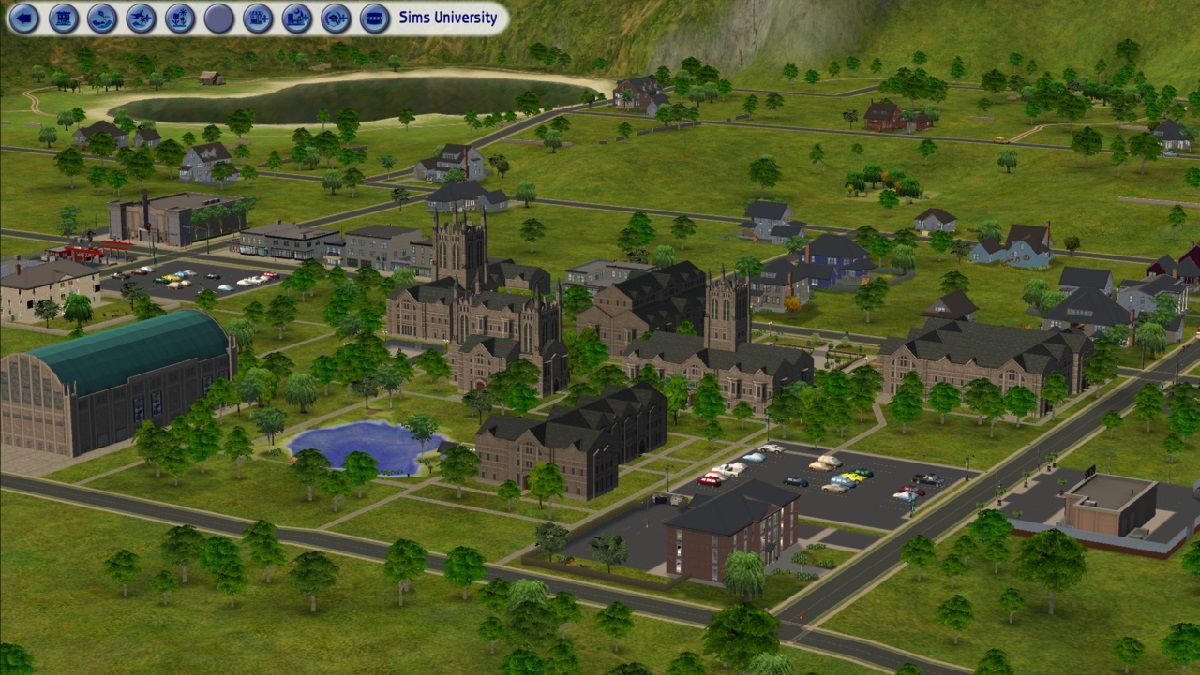Click the blank round toolbar button
Screen dimensions: 1200x675
click(219, 18)
